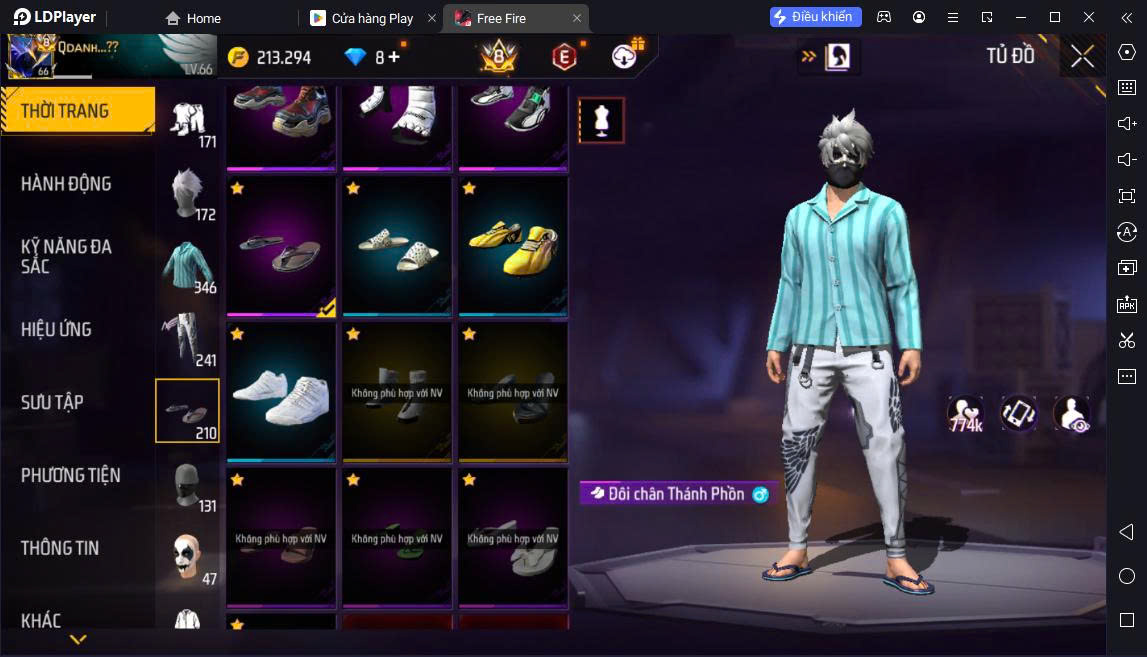Select the Đôi chân Thánh Phồn label
This screenshot has height=657, width=1147.
point(676,494)
